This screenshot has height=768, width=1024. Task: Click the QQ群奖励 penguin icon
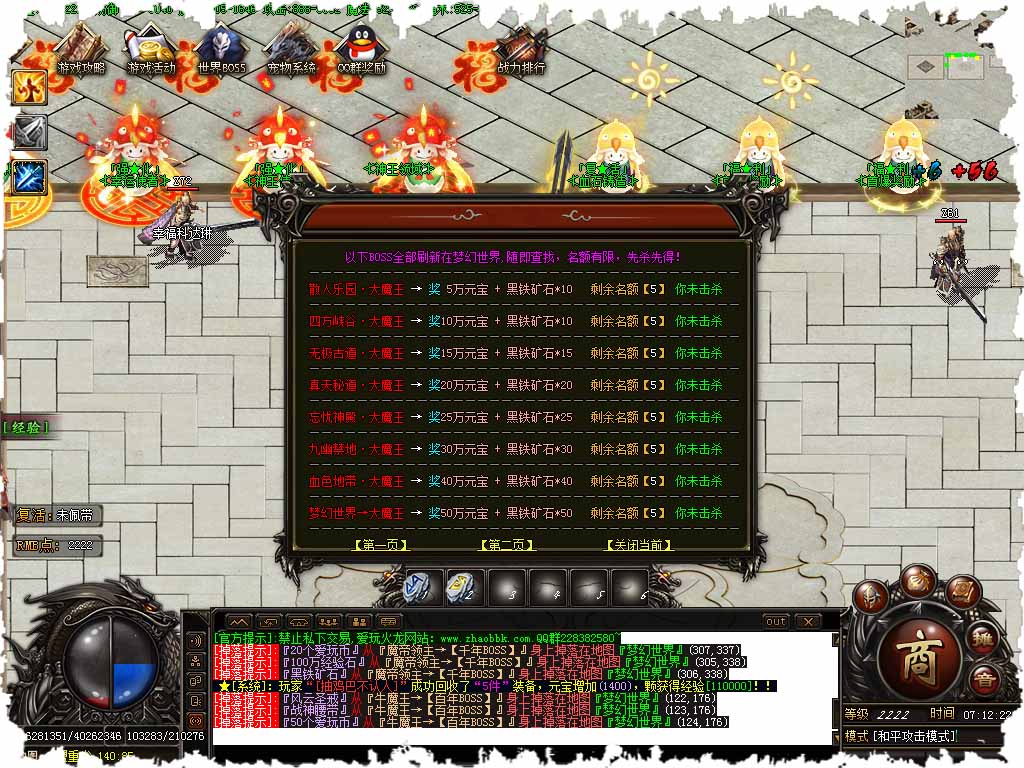pyautogui.click(x=361, y=50)
